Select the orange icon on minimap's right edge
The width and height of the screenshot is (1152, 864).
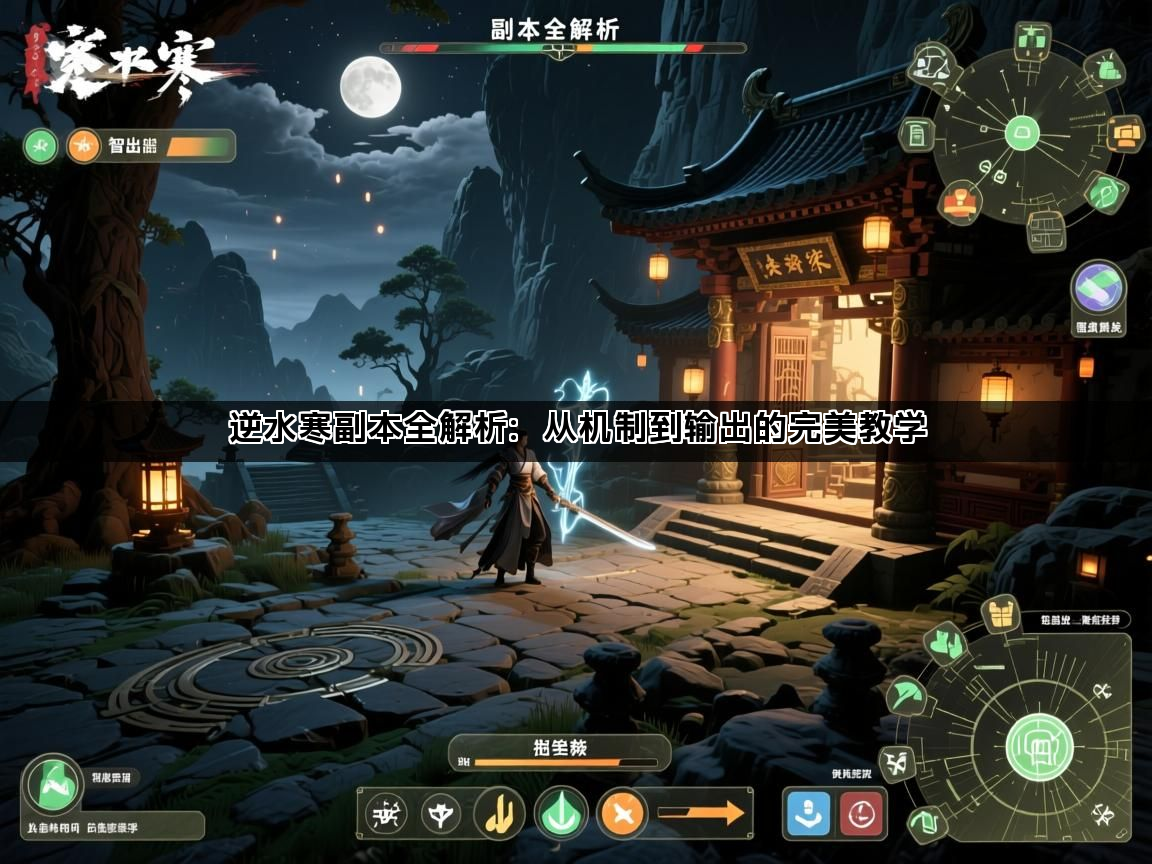click(x=1126, y=132)
